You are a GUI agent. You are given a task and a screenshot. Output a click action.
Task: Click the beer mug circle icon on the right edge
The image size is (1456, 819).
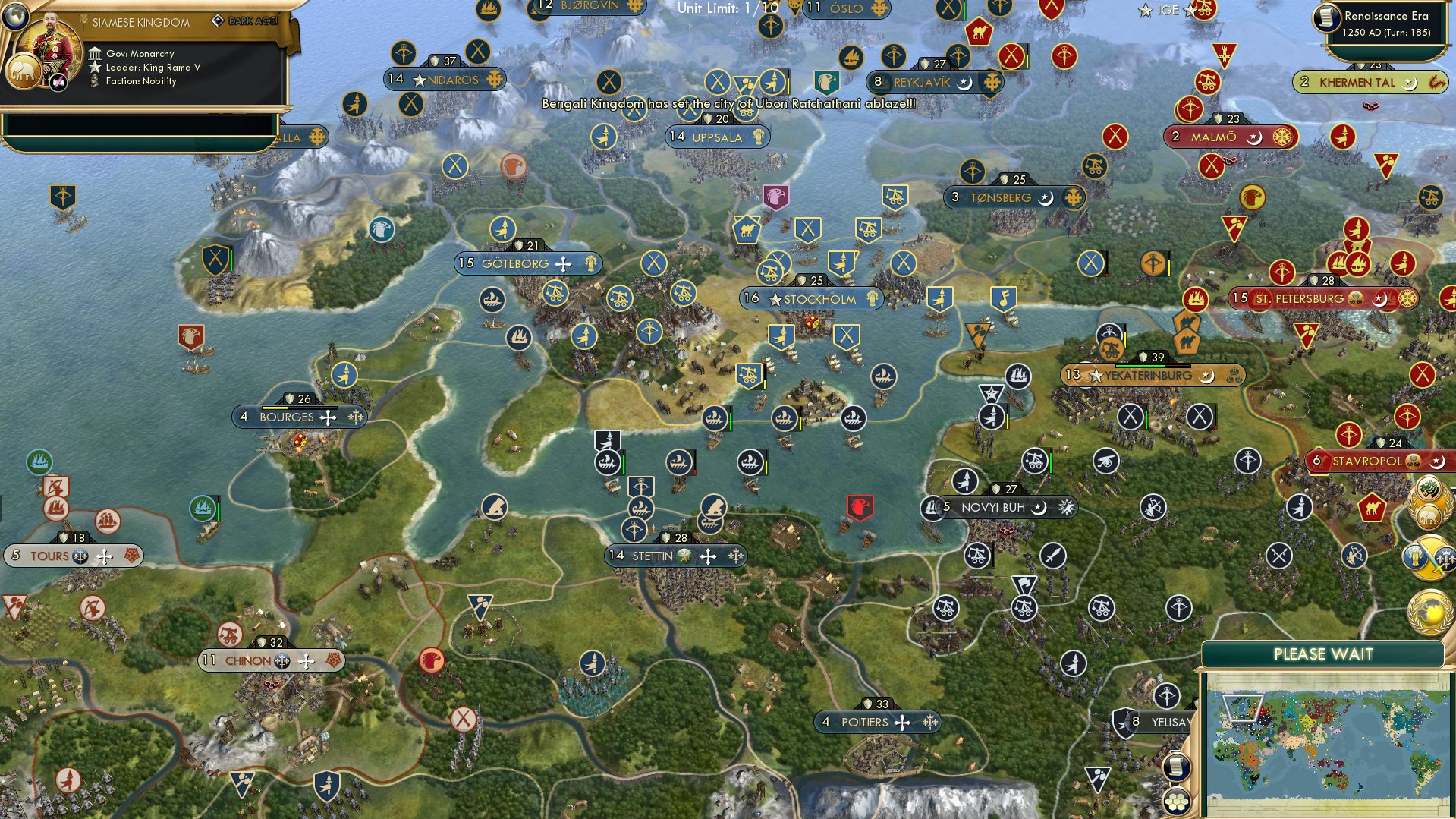click(x=1415, y=556)
